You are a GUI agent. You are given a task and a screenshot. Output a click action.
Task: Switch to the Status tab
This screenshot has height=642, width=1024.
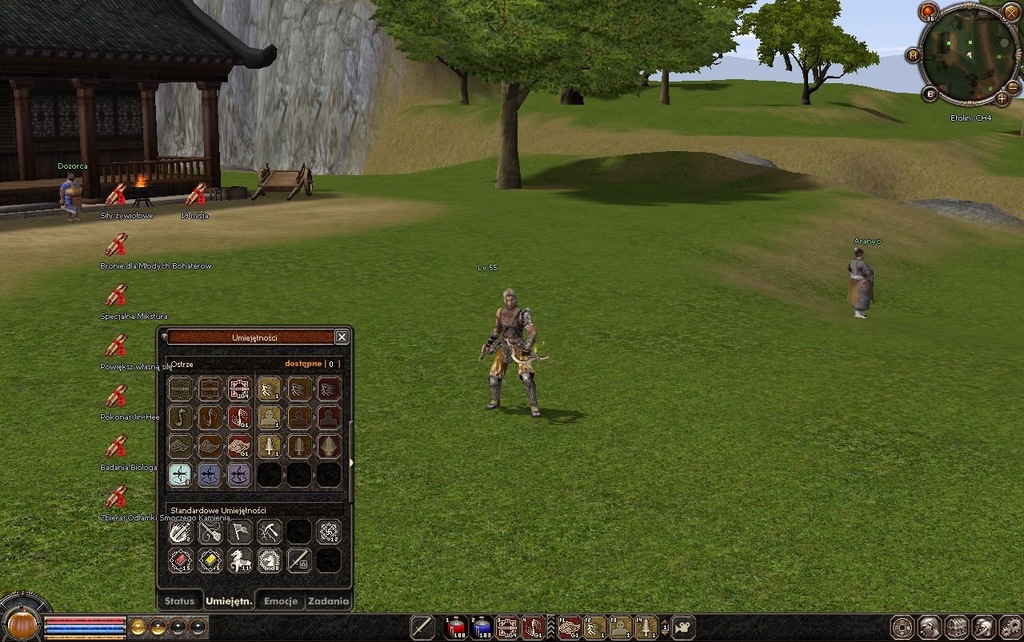coord(179,601)
